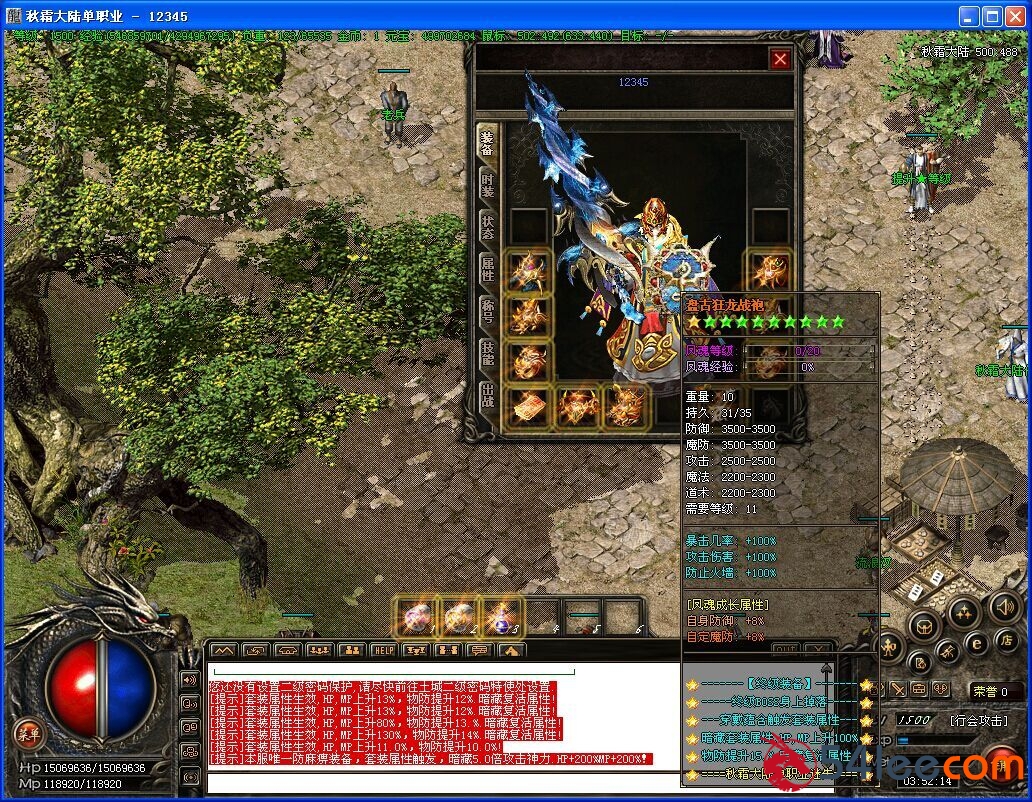This screenshot has width=1032, height=802.
Task: Select the 属性 attributes tab
Action: click(x=487, y=268)
